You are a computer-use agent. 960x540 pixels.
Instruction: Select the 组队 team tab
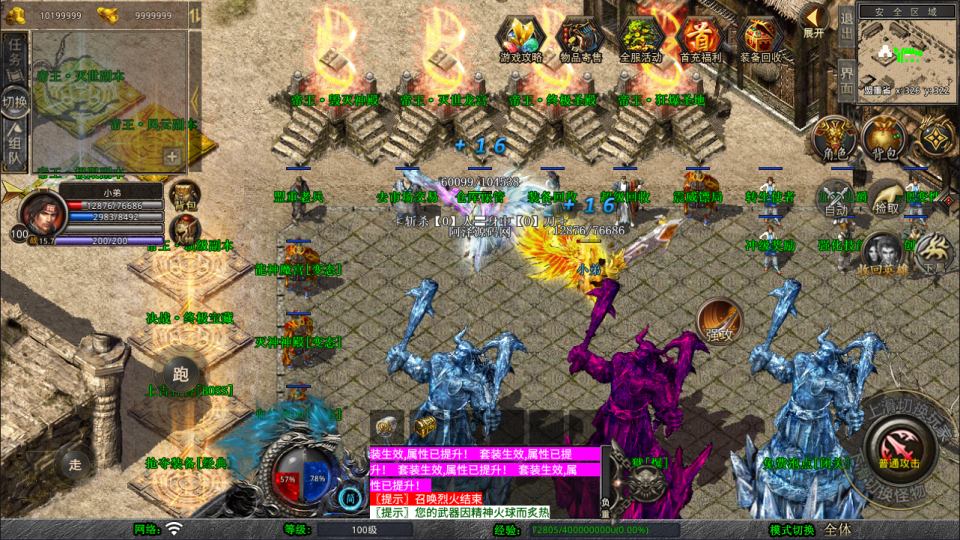coord(14,147)
